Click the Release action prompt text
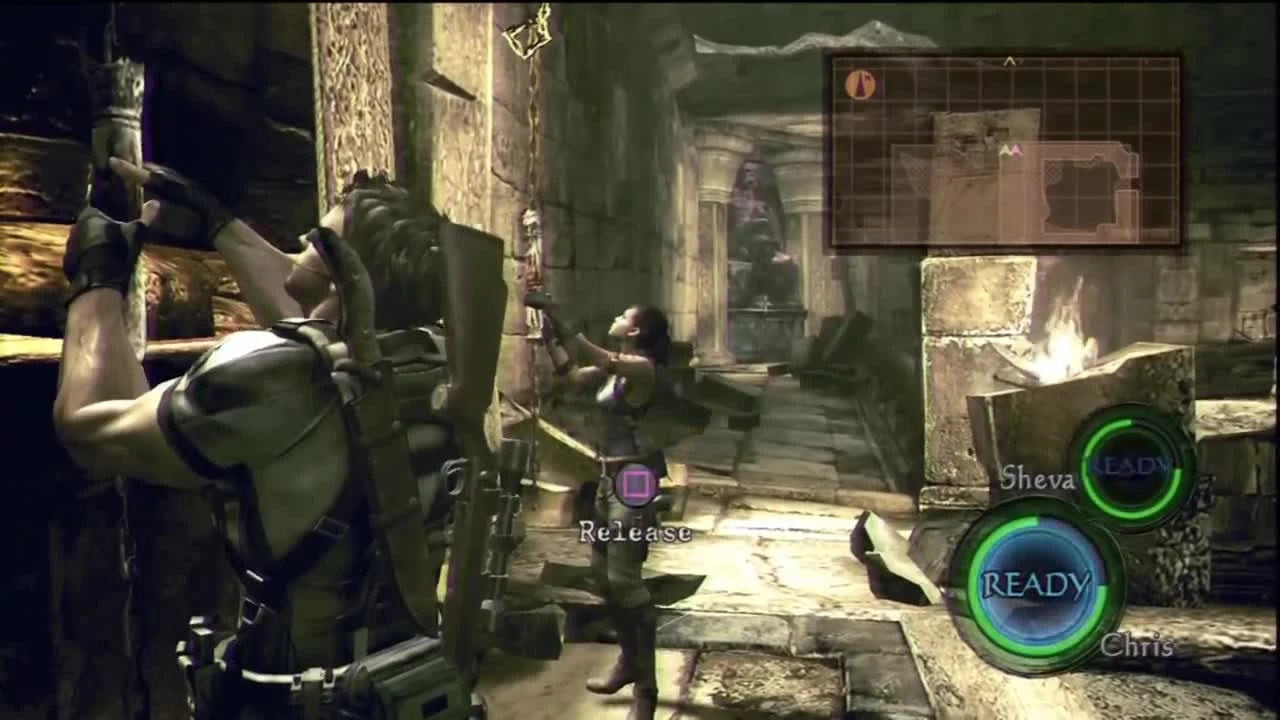 (x=637, y=534)
